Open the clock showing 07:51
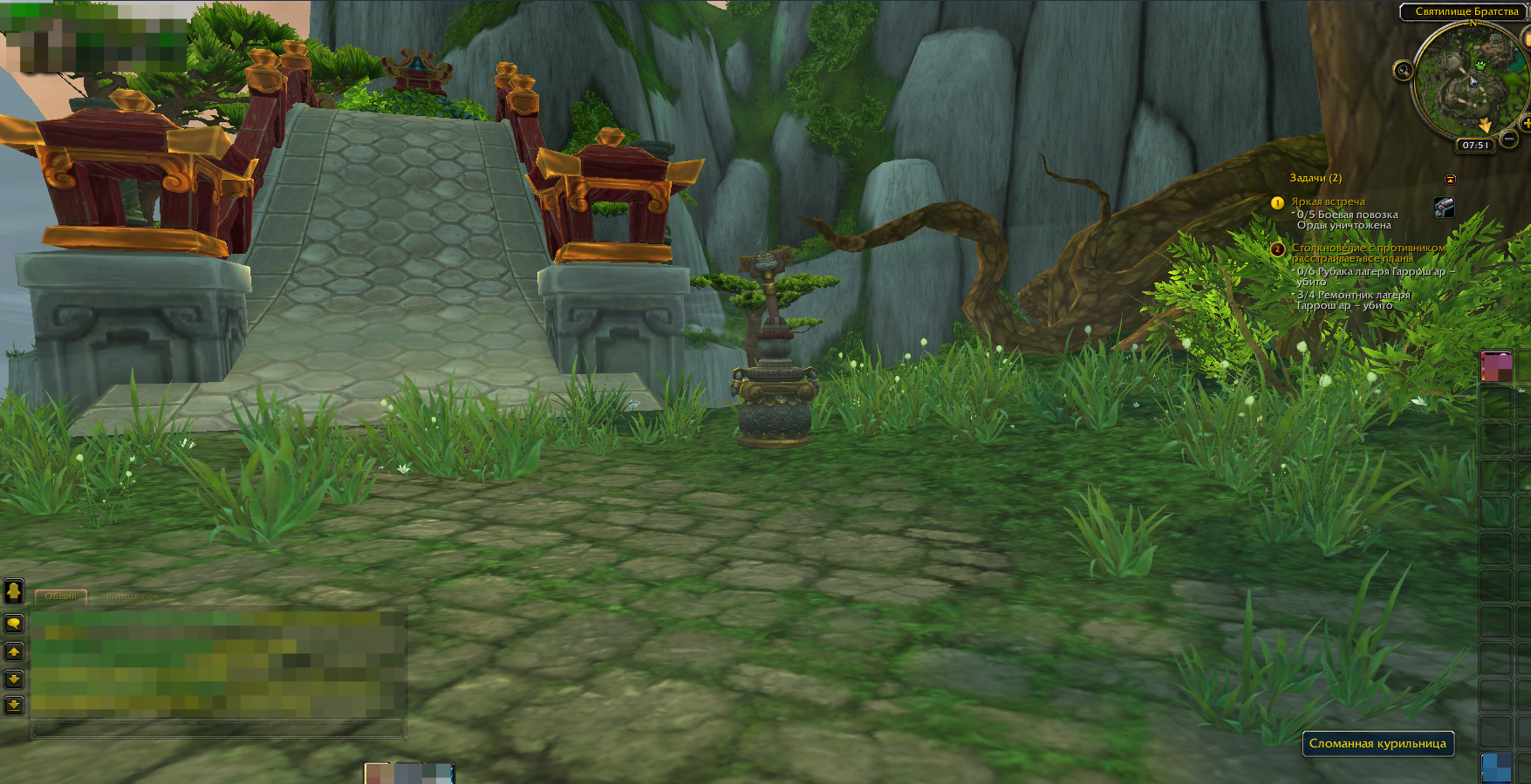Viewport: 1531px width, 784px height. pyautogui.click(x=1475, y=146)
